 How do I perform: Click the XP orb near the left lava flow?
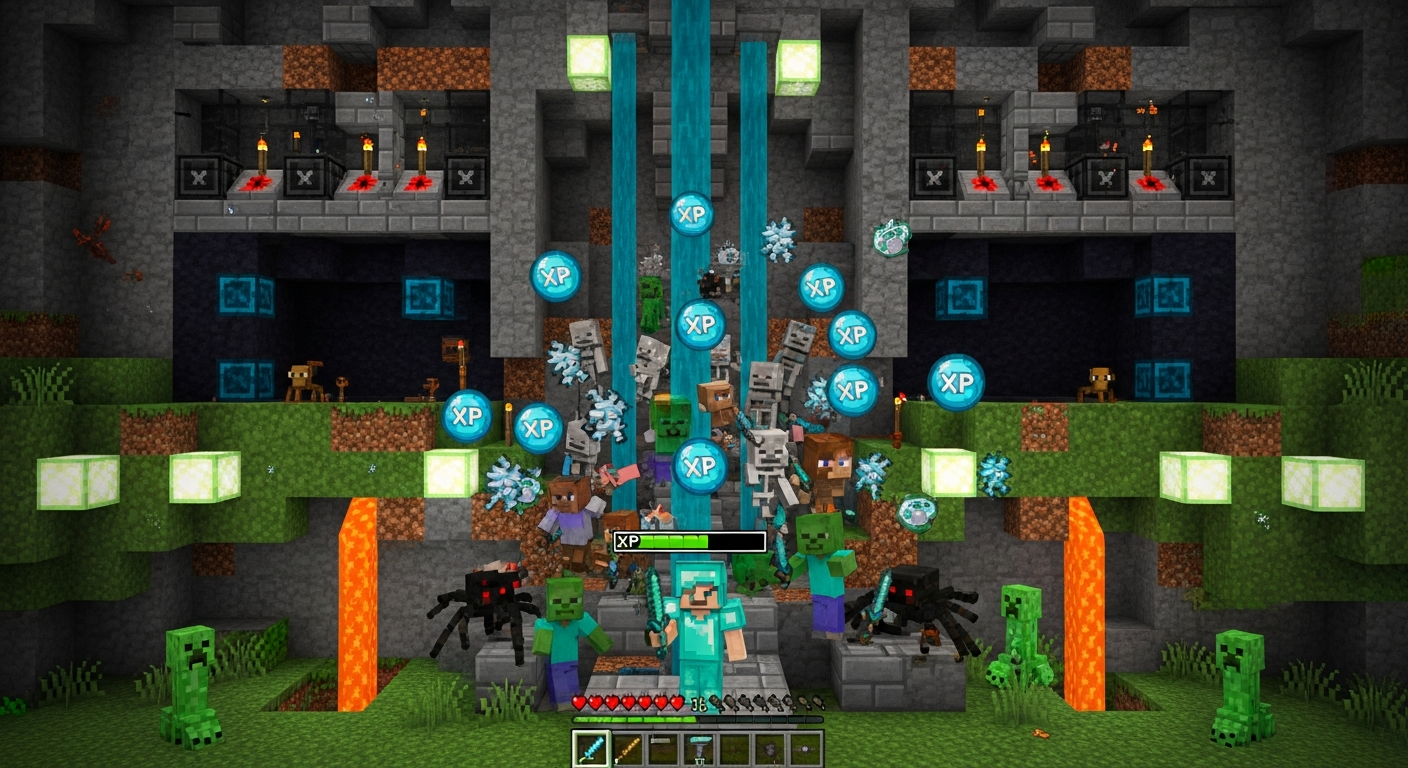point(466,418)
